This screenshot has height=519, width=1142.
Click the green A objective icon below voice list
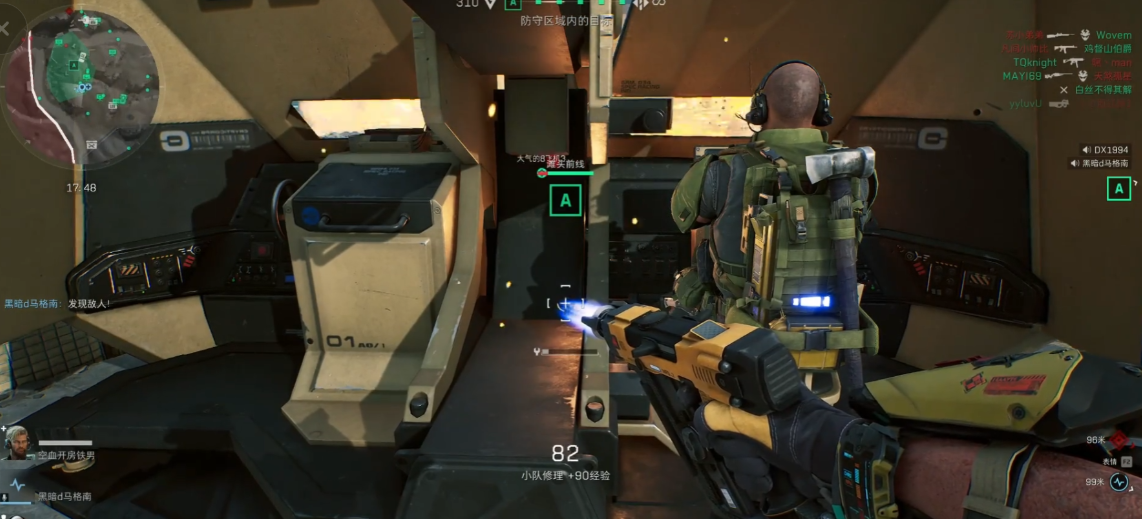(x=1119, y=187)
